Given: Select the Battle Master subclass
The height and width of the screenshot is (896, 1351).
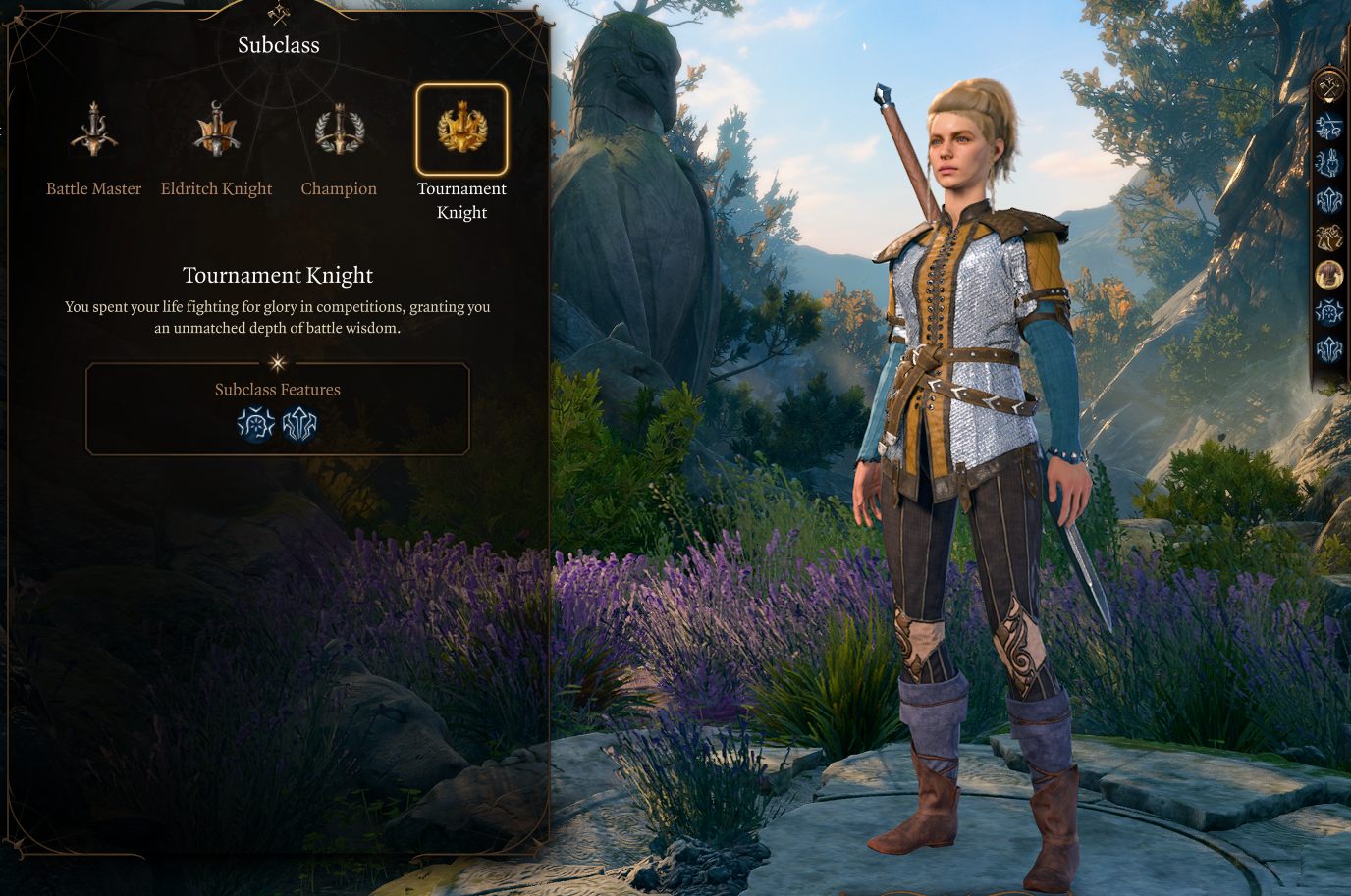Looking at the screenshot, I should 94,131.
